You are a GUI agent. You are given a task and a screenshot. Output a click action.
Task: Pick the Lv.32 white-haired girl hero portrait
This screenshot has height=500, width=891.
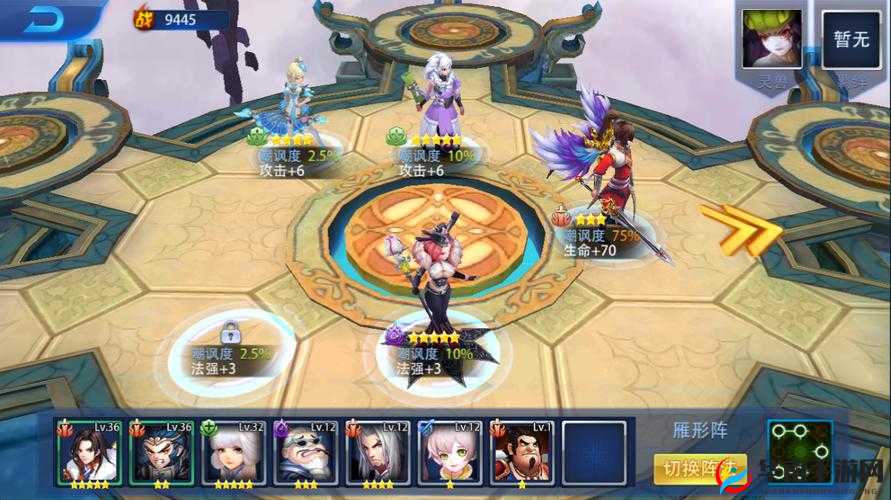pyautogui.click(x=233, y=452)
